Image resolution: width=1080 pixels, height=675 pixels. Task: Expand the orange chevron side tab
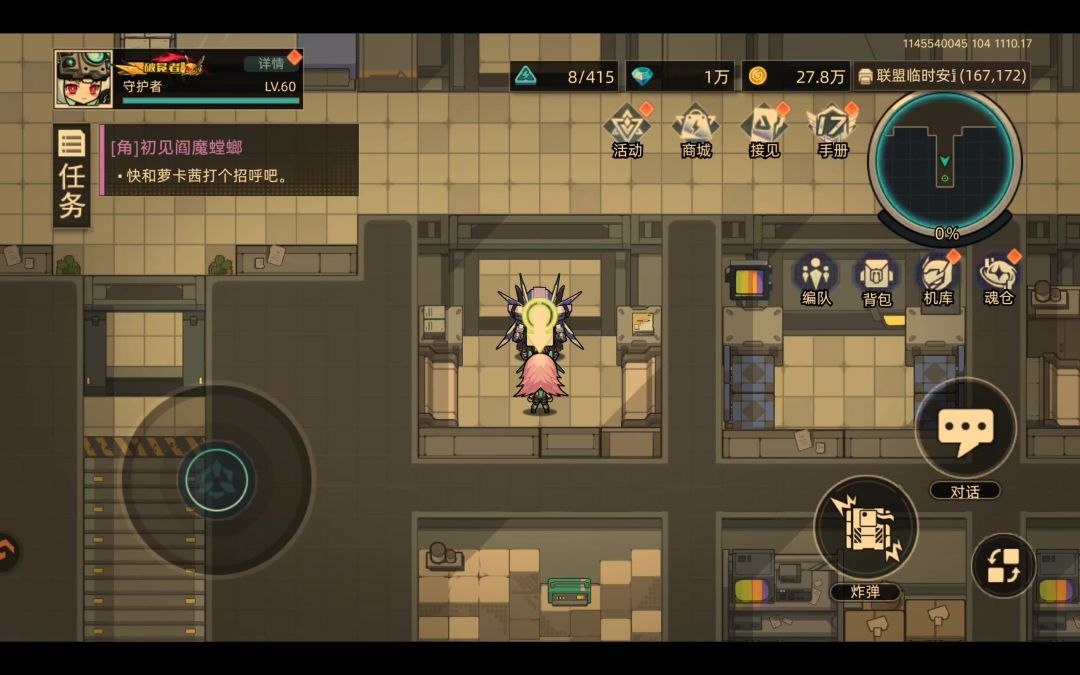tap(8, 551)
